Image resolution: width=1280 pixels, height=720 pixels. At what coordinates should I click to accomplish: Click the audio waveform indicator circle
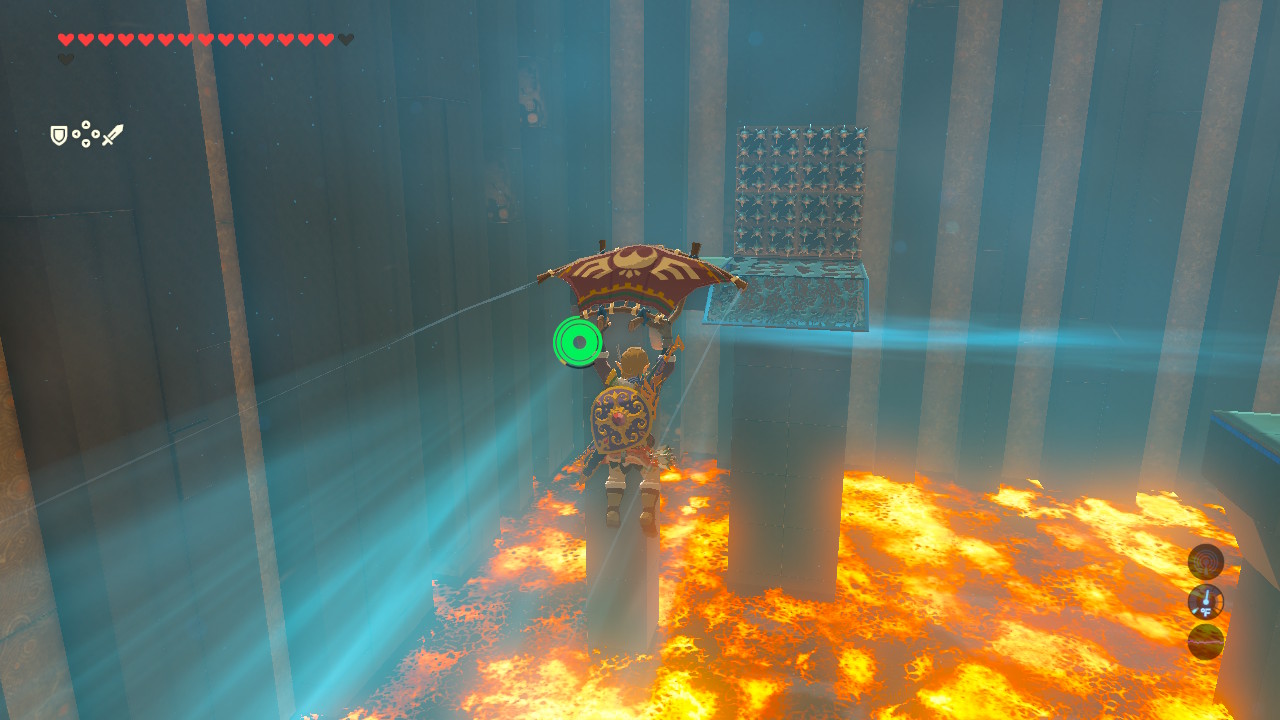(x=1206, y=640)
